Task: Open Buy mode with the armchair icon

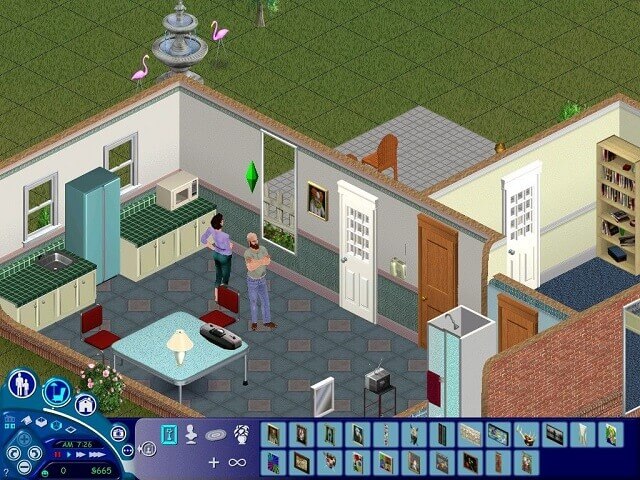Action: click(x=56, y=391)
